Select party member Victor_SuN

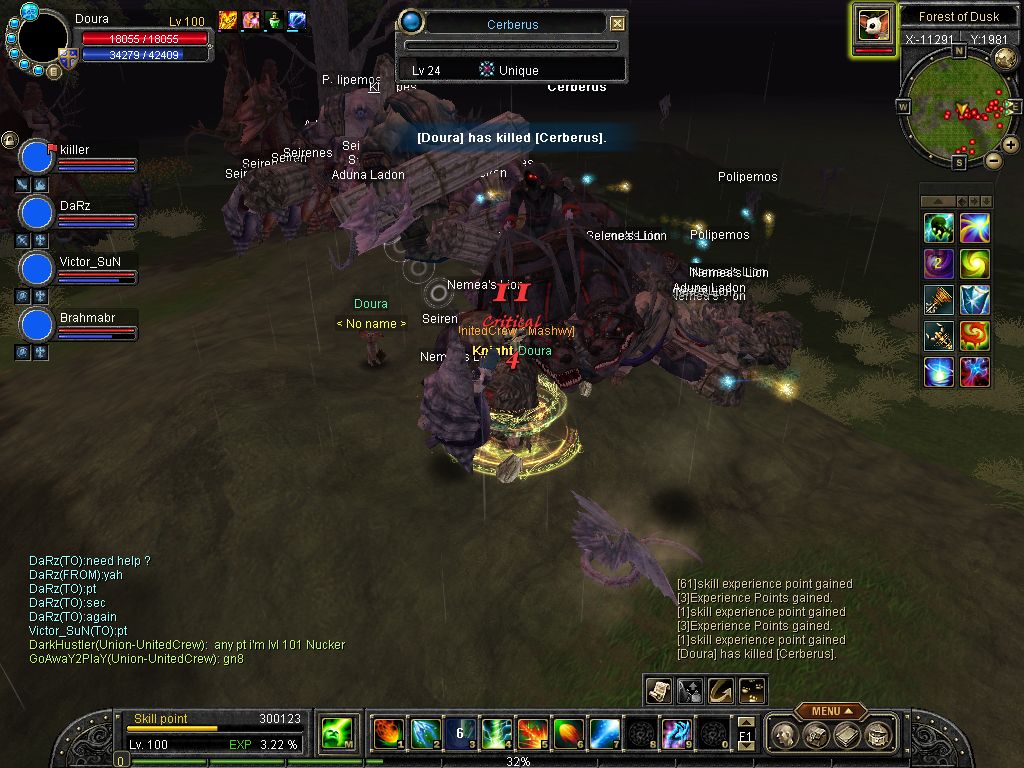37,269
